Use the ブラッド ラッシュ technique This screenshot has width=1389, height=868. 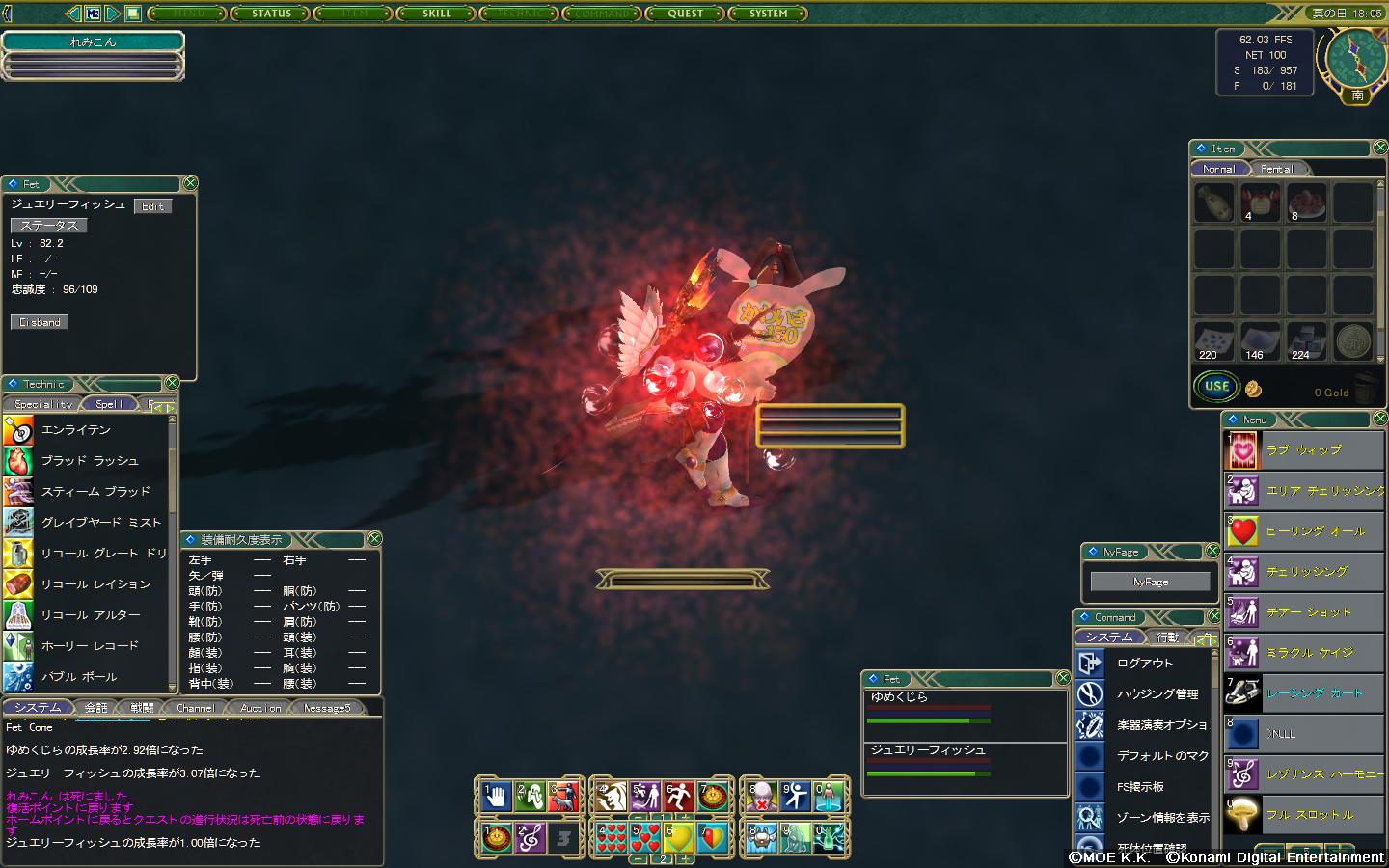tap(90, 461)
